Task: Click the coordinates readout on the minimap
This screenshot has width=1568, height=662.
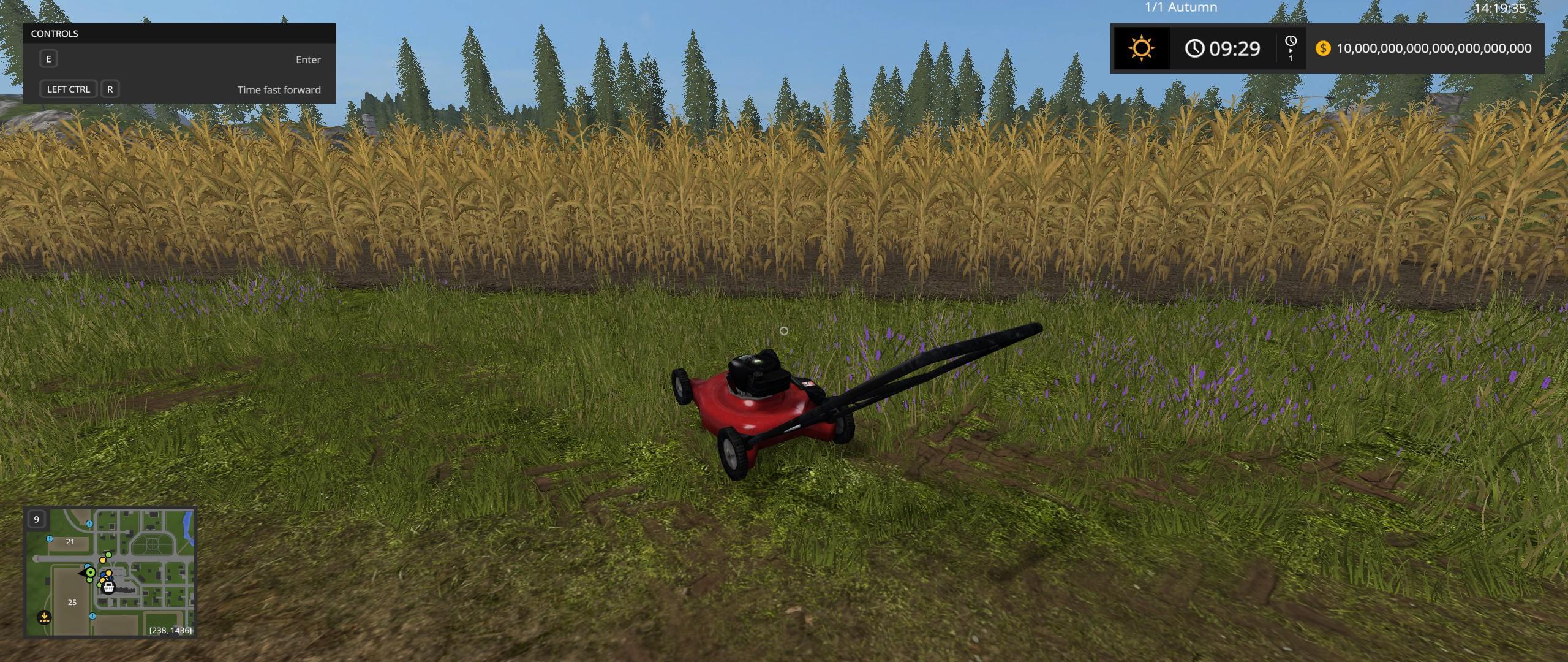Action: (170, 630)
